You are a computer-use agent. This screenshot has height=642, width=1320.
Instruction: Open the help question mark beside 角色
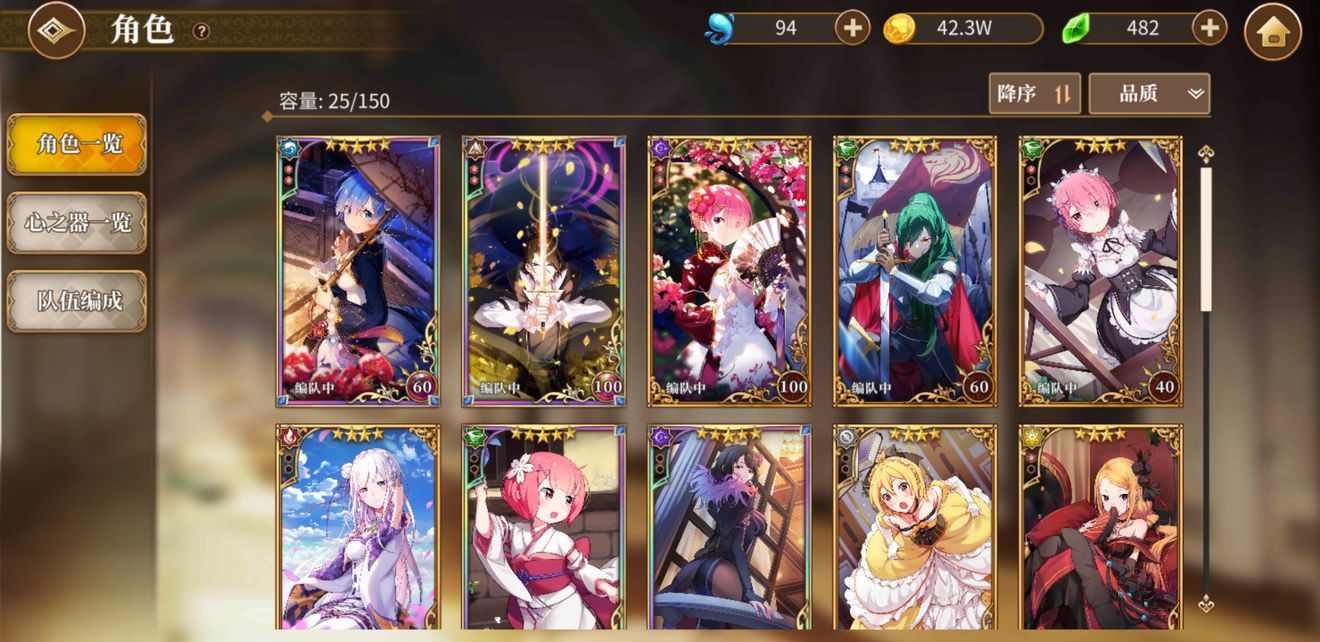[201, 31]
